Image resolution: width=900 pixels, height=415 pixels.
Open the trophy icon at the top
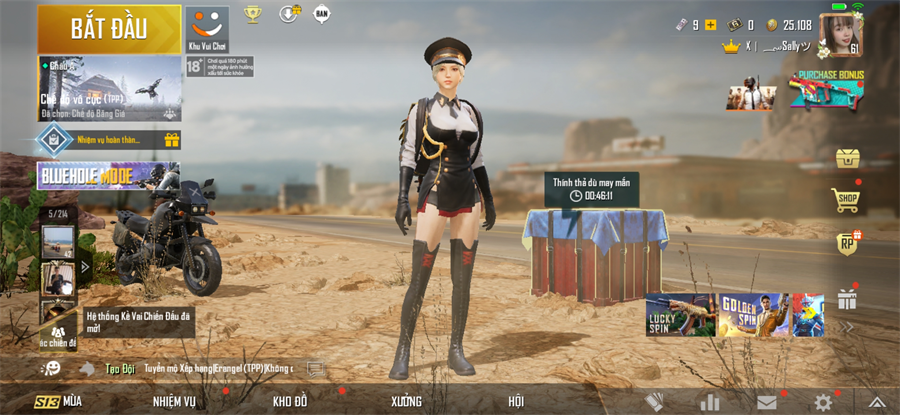[252, 14]
